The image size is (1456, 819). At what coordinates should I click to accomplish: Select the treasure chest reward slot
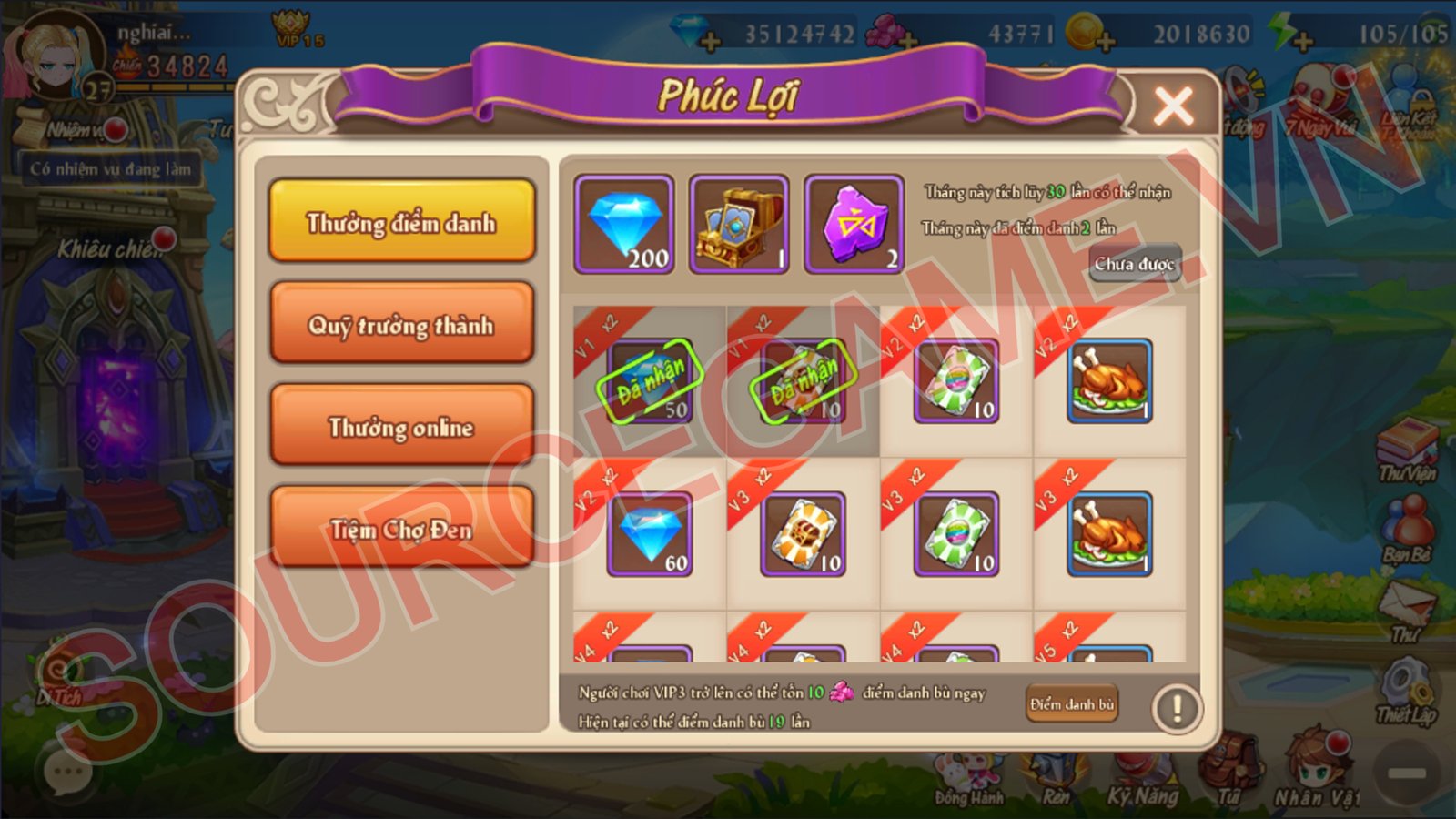[739, 224]
